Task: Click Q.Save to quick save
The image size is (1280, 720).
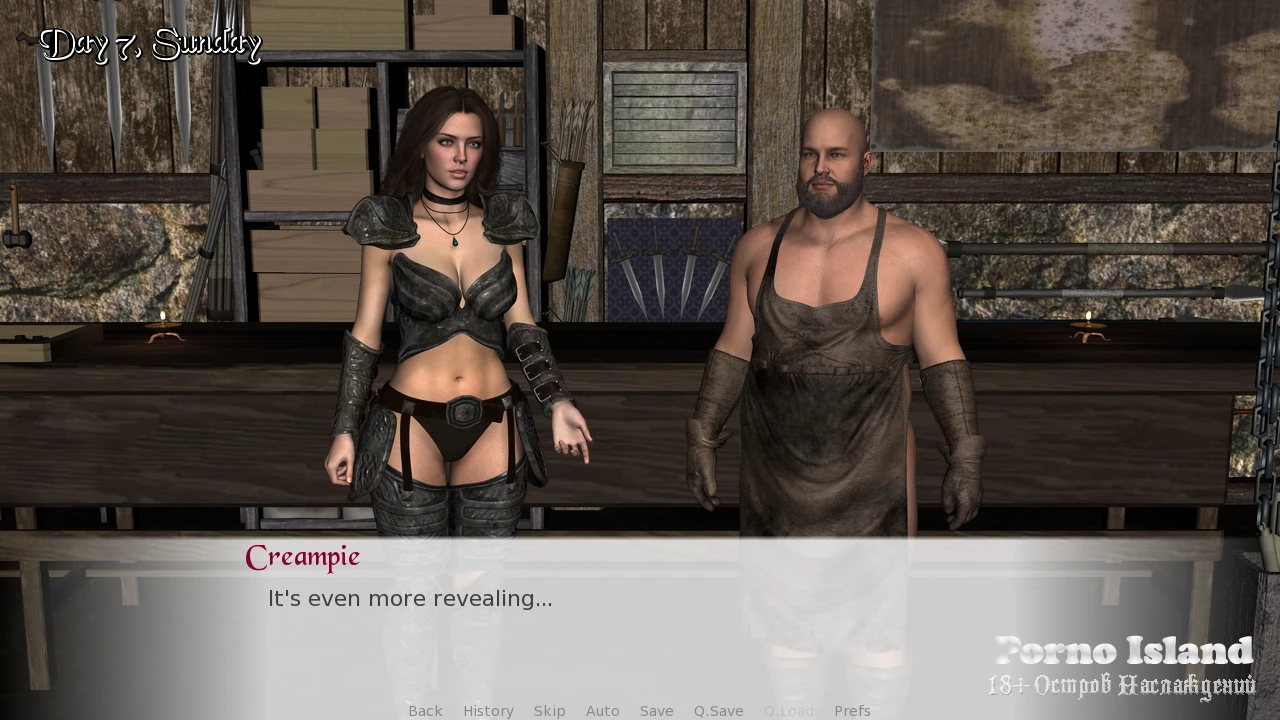Action: 718,711
